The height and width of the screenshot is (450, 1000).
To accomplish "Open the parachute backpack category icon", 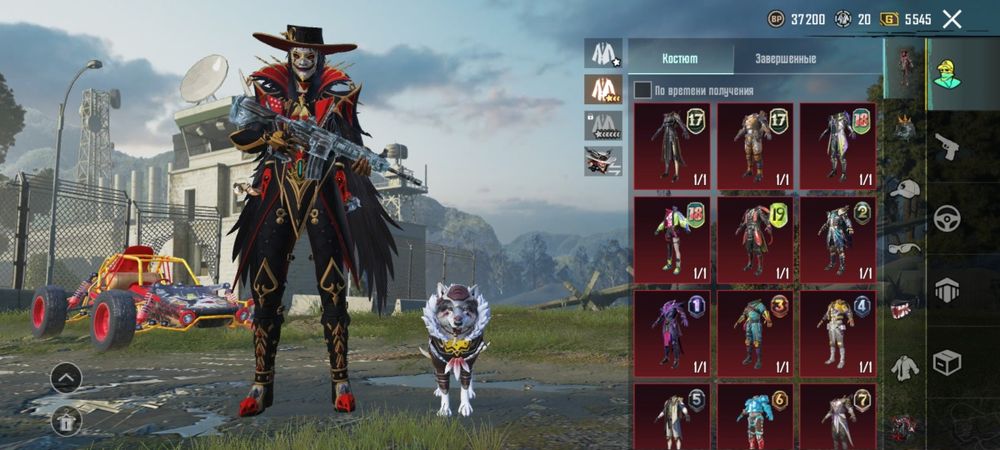I will tap(946, 290).
